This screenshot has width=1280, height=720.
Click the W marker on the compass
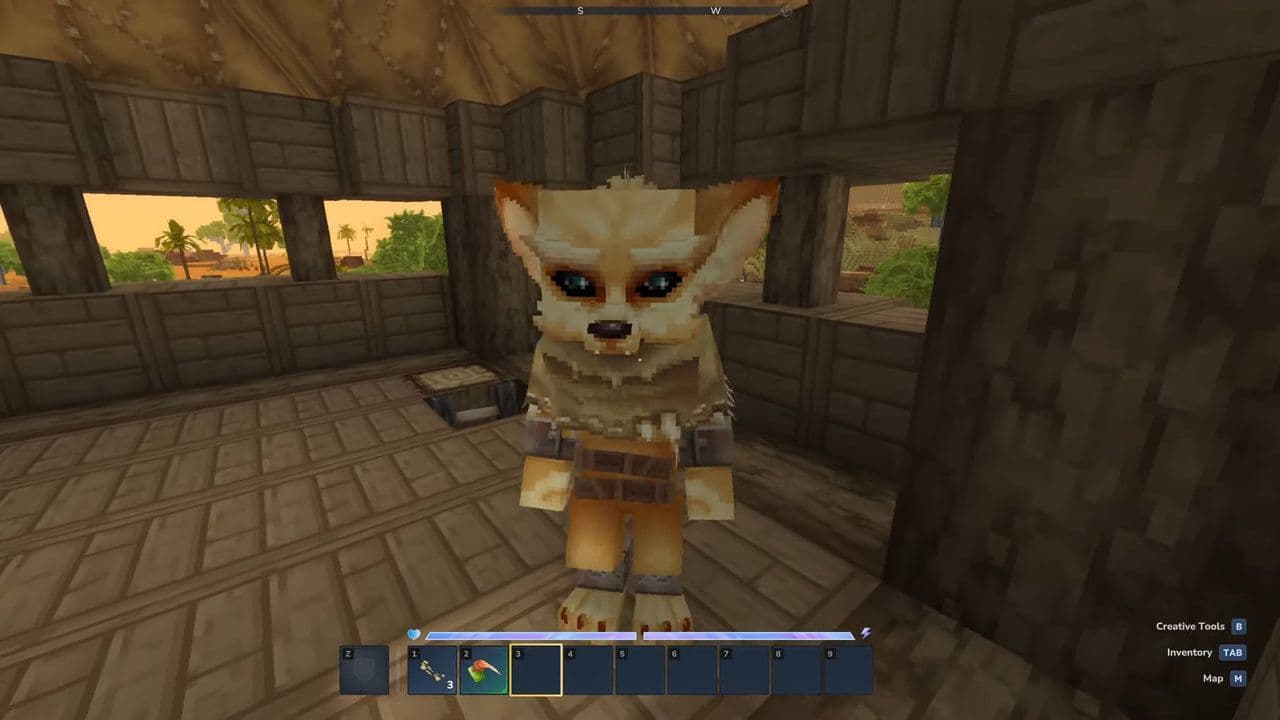[716, 10]
